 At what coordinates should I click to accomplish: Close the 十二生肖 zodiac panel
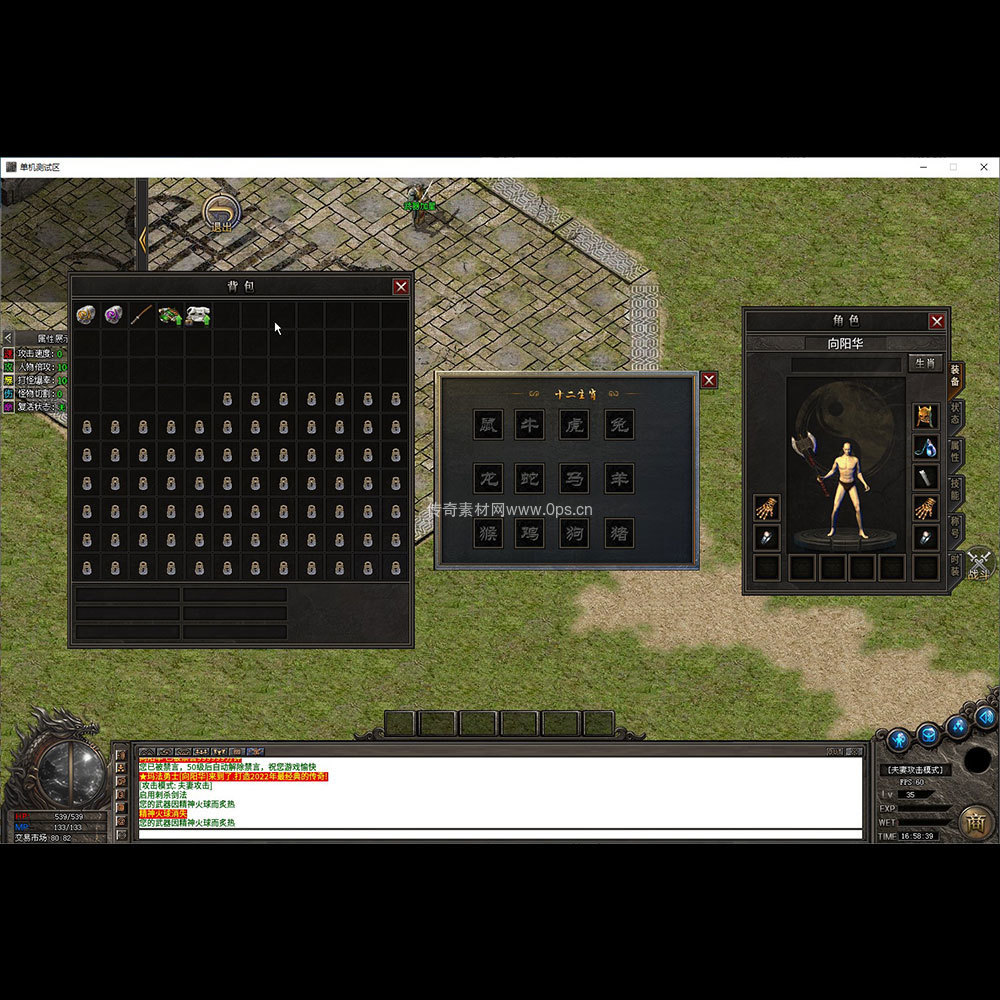[708, 380]
